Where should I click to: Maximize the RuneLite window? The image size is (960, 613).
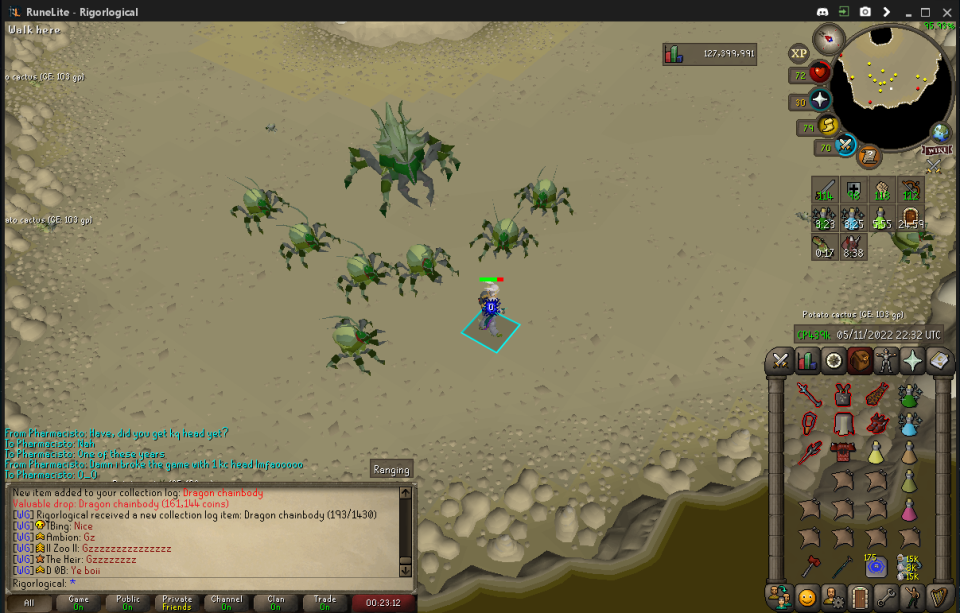tap(924, 12)
